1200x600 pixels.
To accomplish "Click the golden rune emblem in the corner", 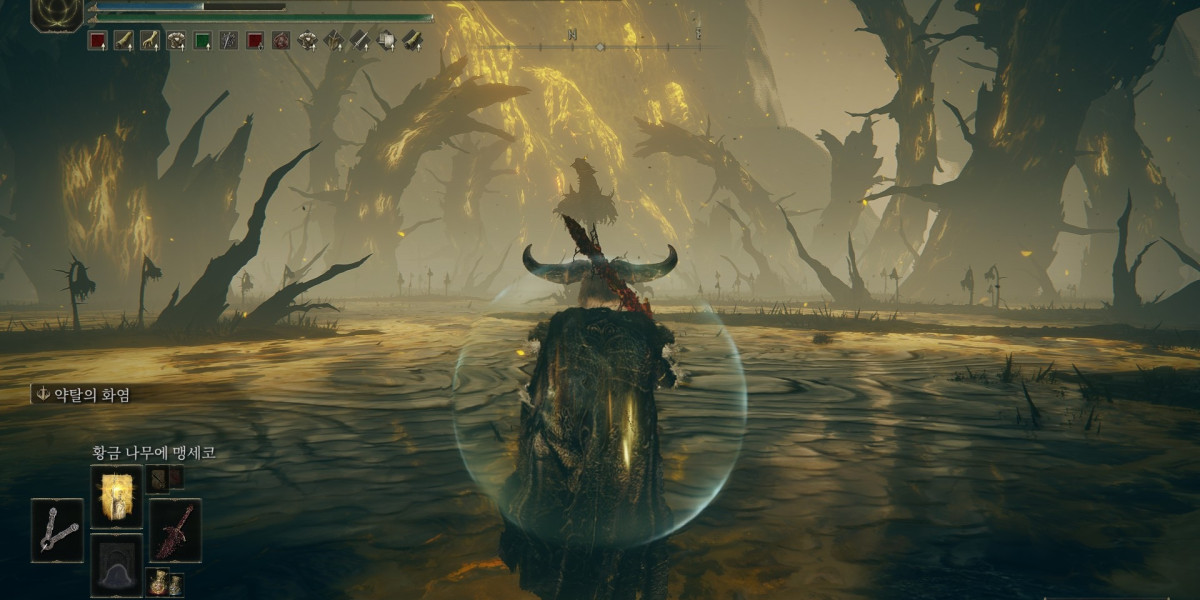I will [56, 12].
